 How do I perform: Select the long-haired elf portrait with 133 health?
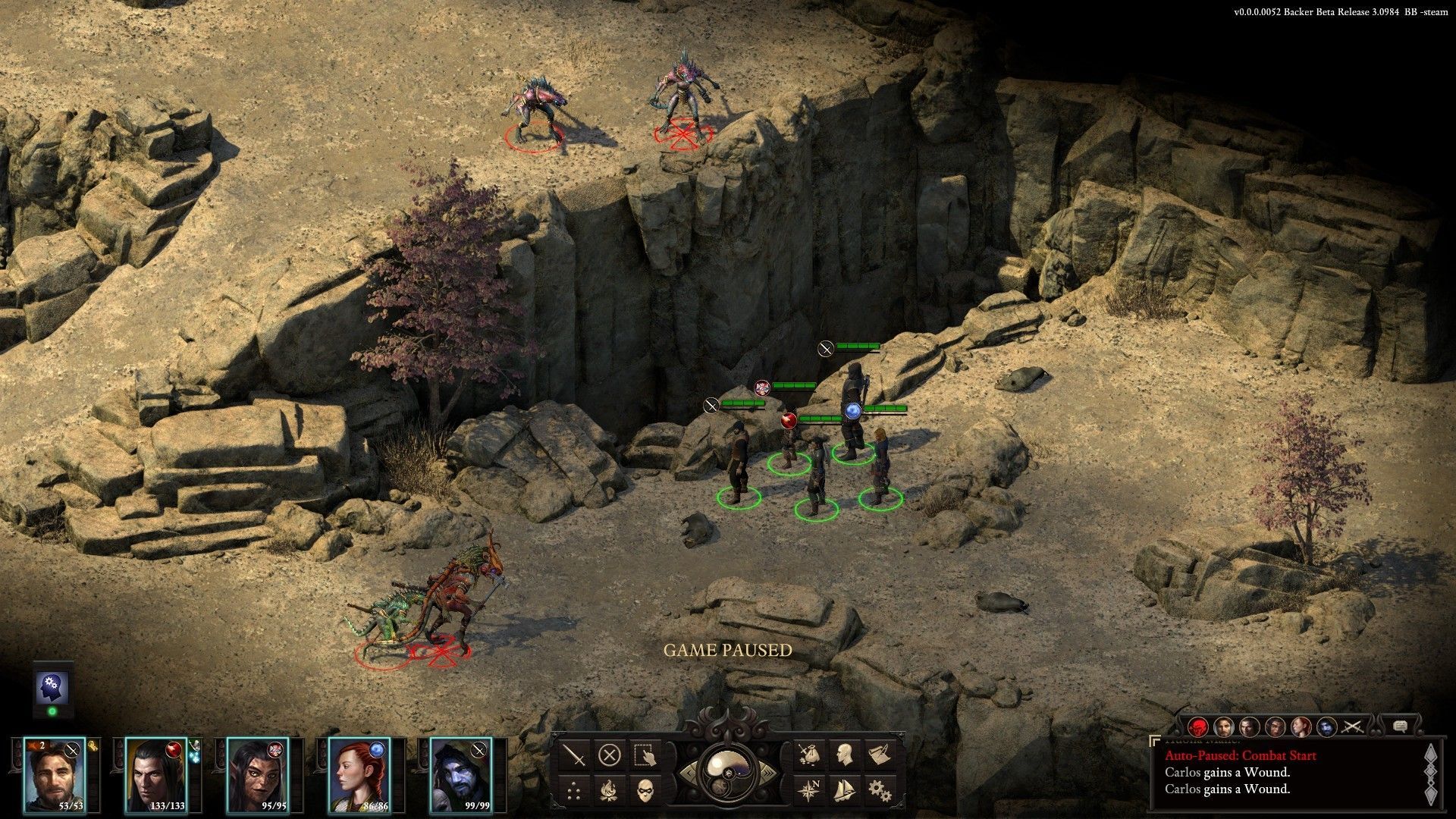156,773
